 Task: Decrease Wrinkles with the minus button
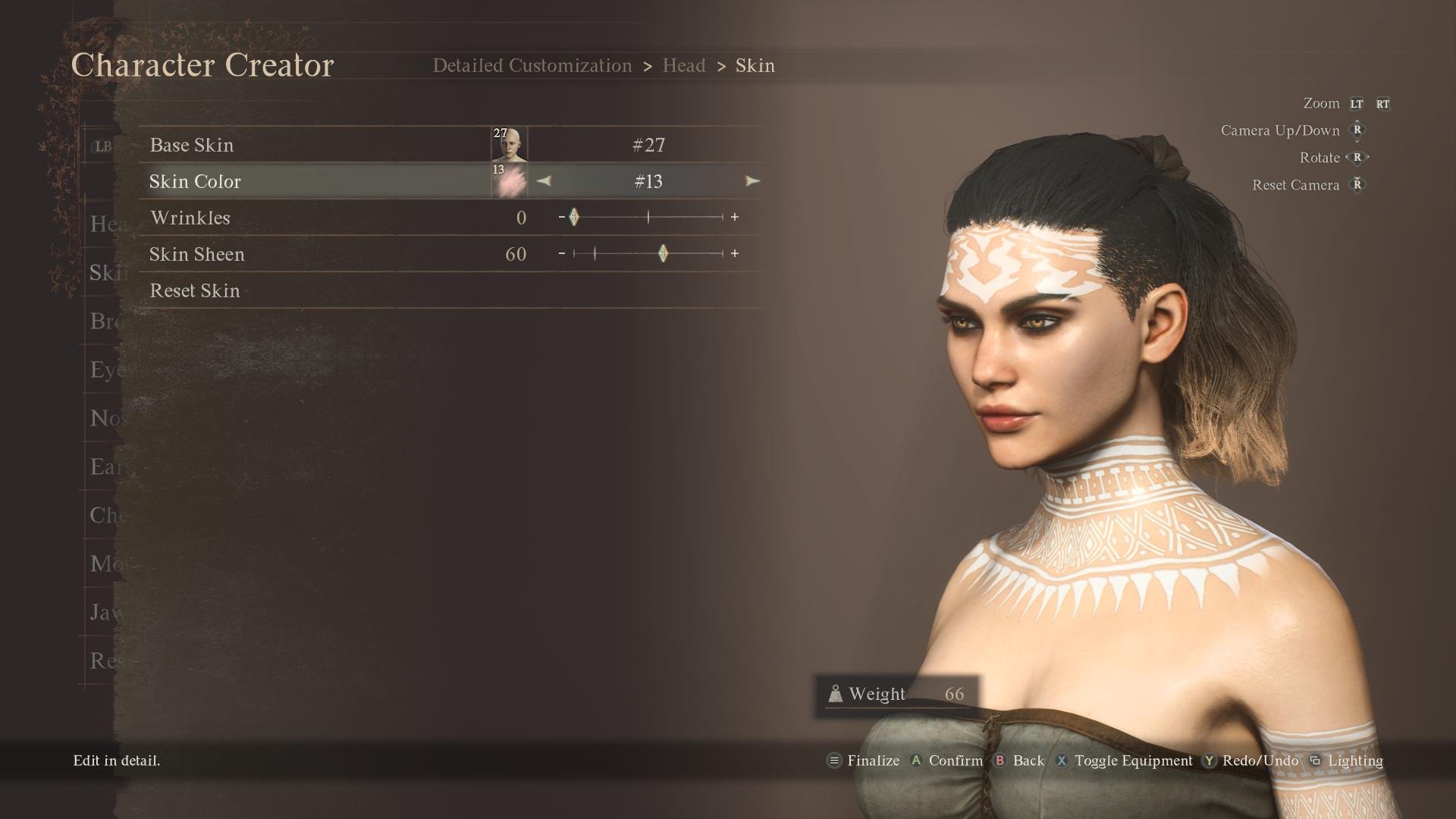561,218
